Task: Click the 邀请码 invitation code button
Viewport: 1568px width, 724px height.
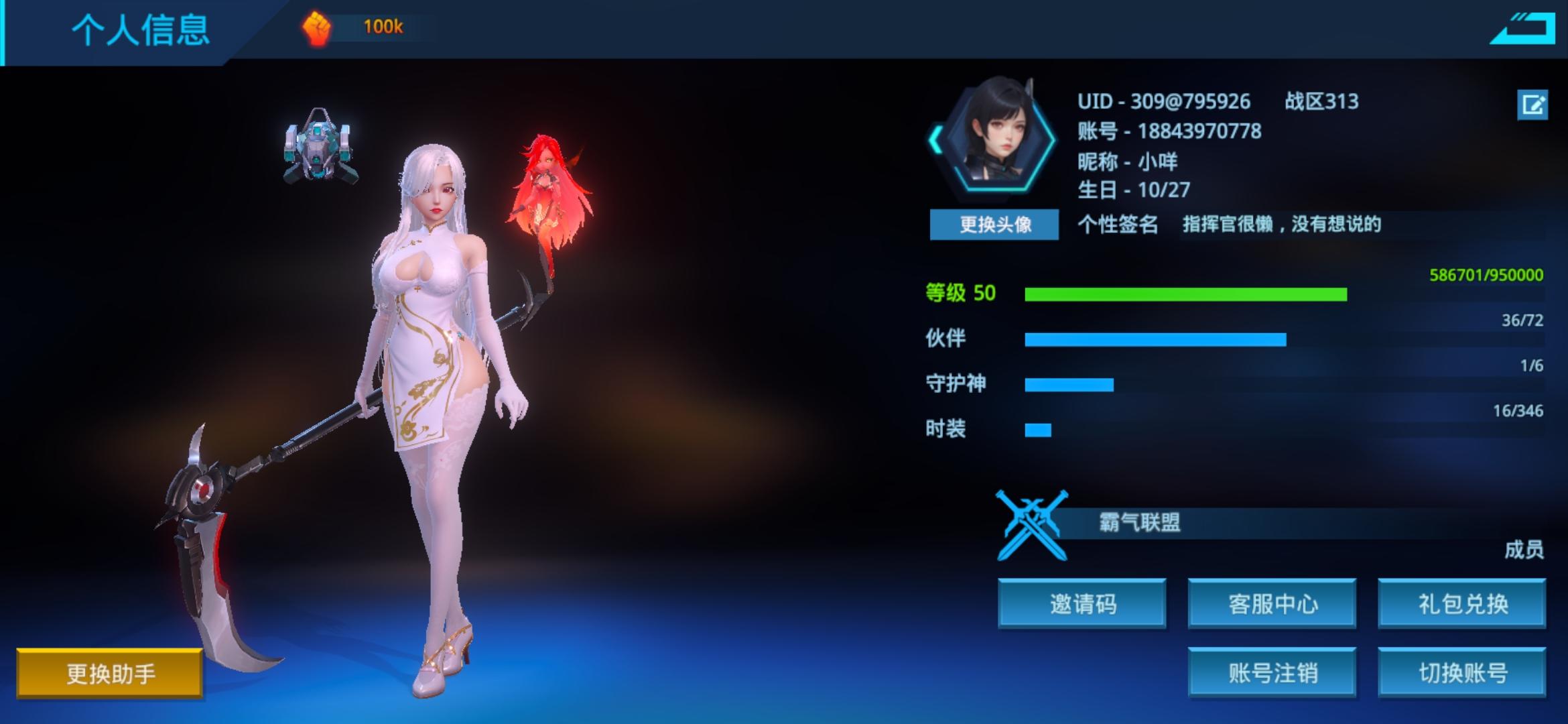Action: [x=1082, y=603]
